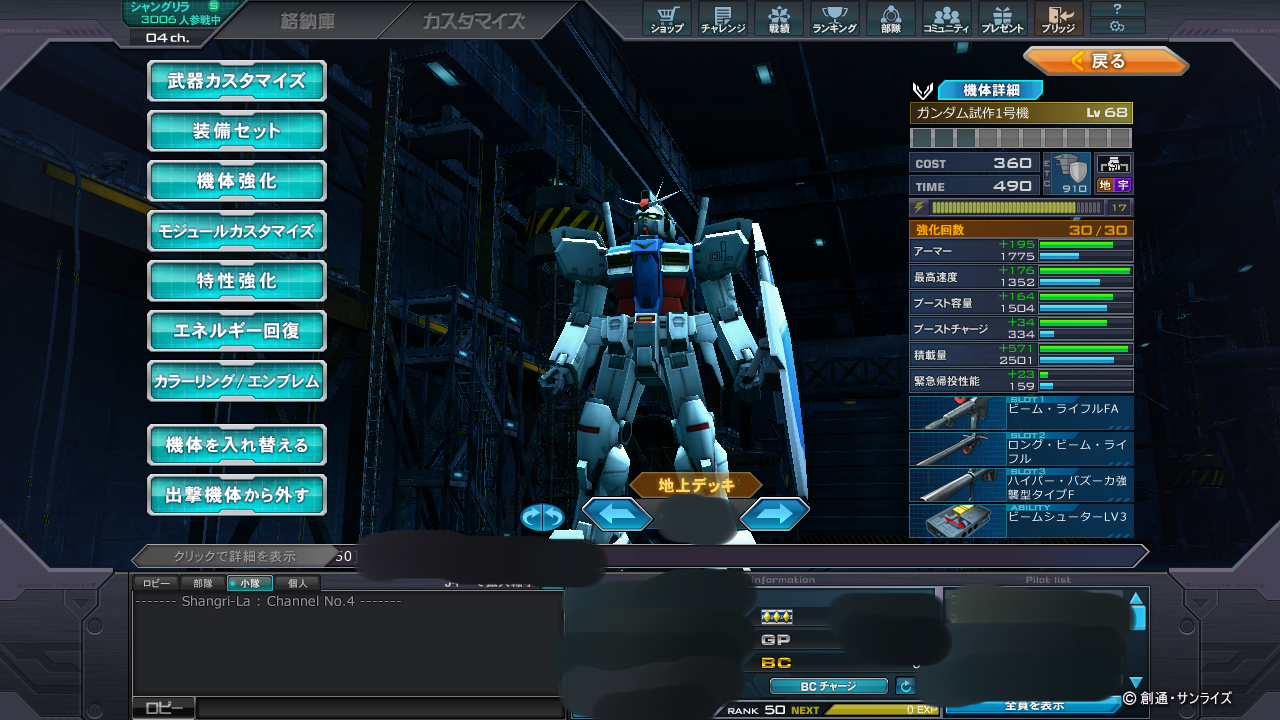Open the 特性強化 trait enhancement menu
Screen dimensions: 1280x720
coord(237,281)
